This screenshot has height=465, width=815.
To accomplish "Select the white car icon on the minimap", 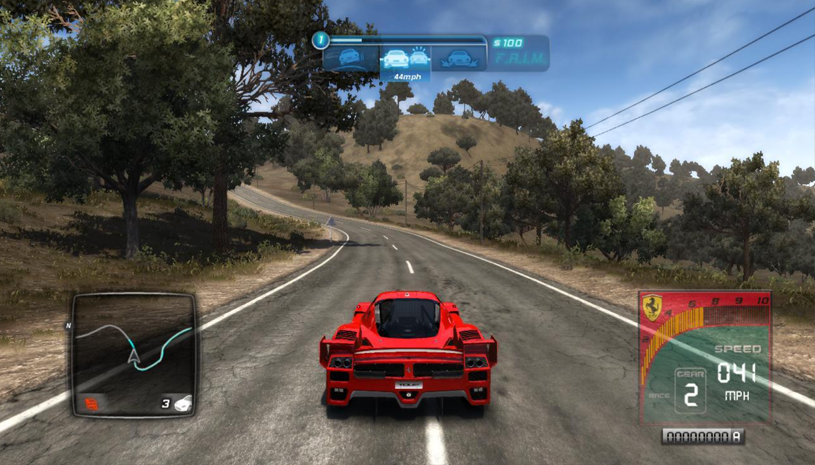I will pos(183,404).
